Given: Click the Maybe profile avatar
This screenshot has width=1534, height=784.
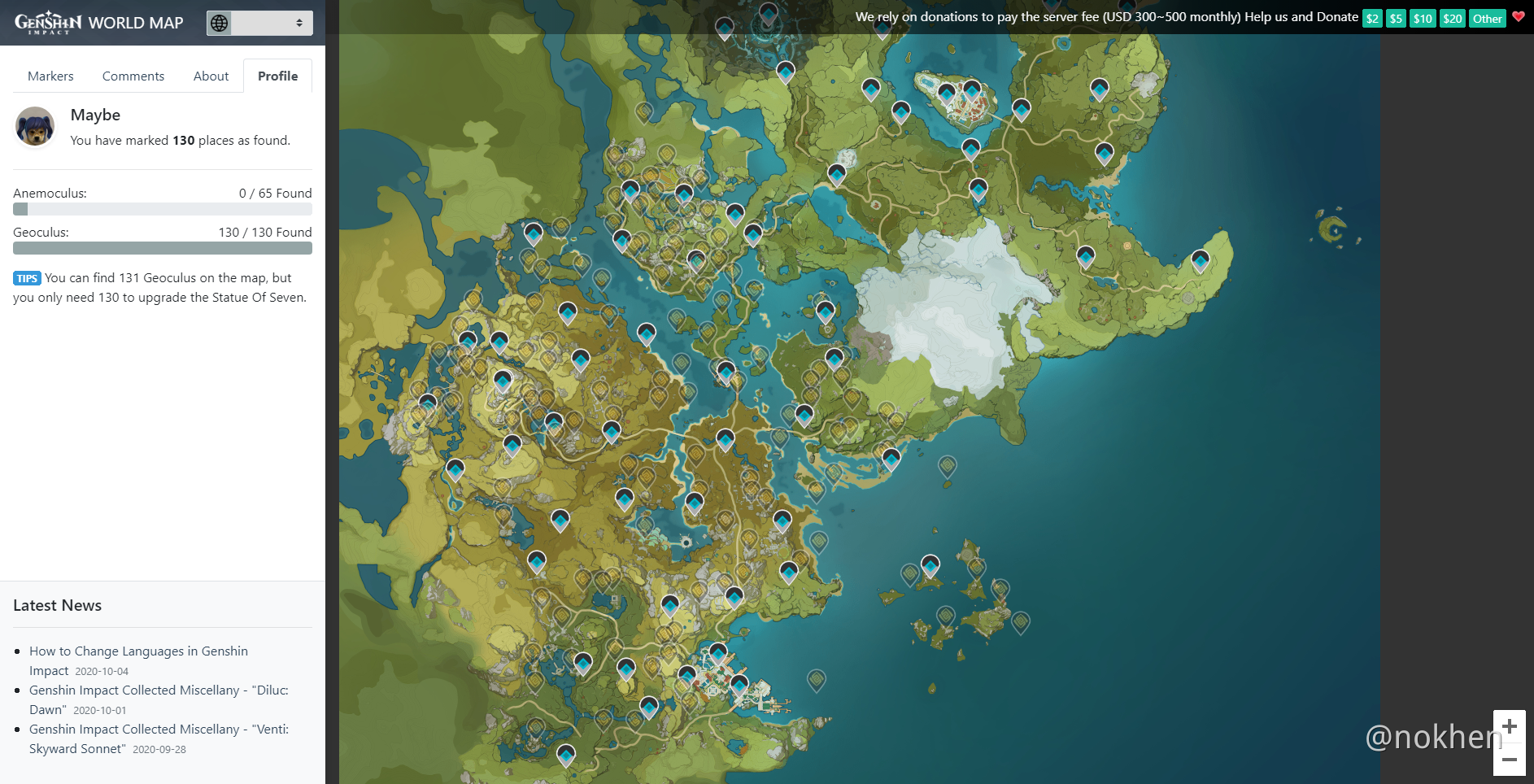Looking at the screenshot, I should point(35,127).
